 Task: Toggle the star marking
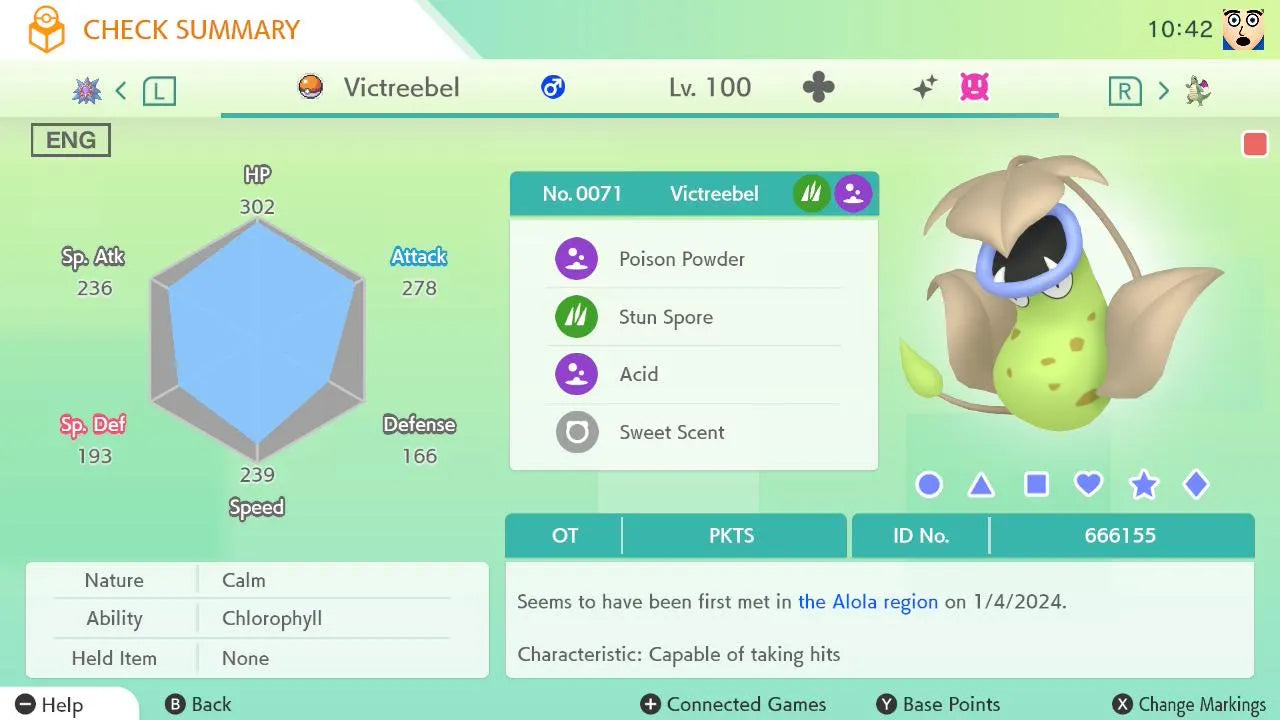tap(1143, 485)
